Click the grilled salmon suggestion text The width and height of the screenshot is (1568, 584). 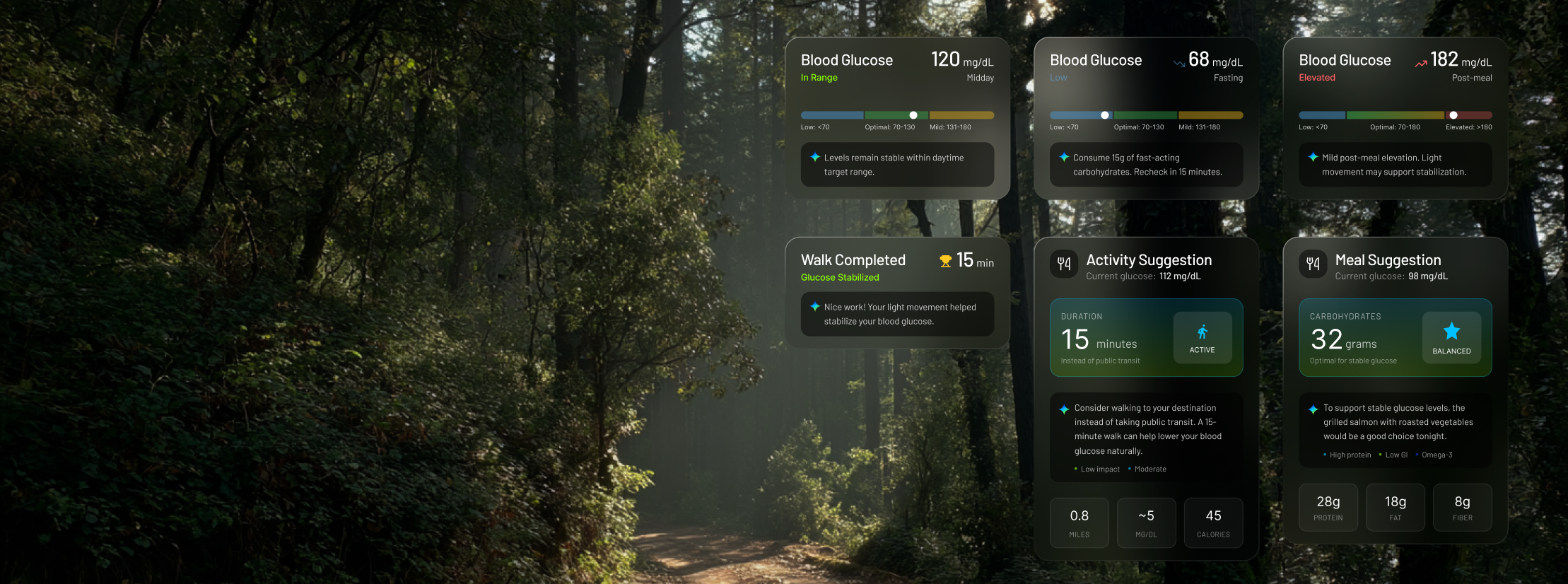pos(1398,422)
